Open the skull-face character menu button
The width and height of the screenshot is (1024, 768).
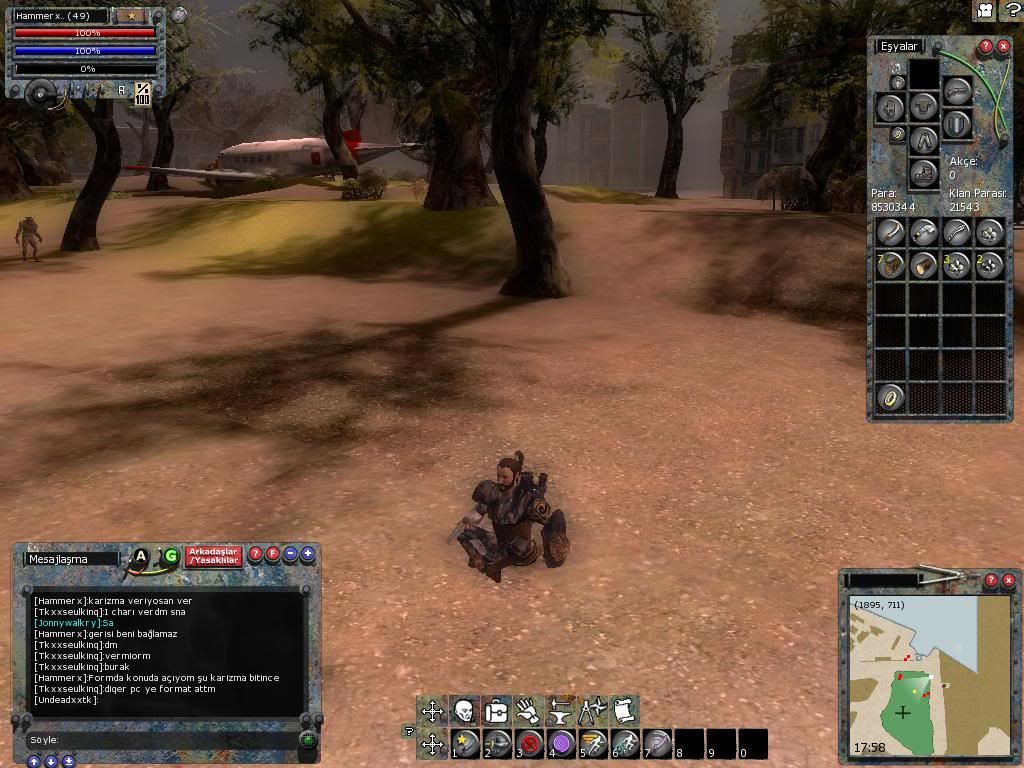[464, 711]
